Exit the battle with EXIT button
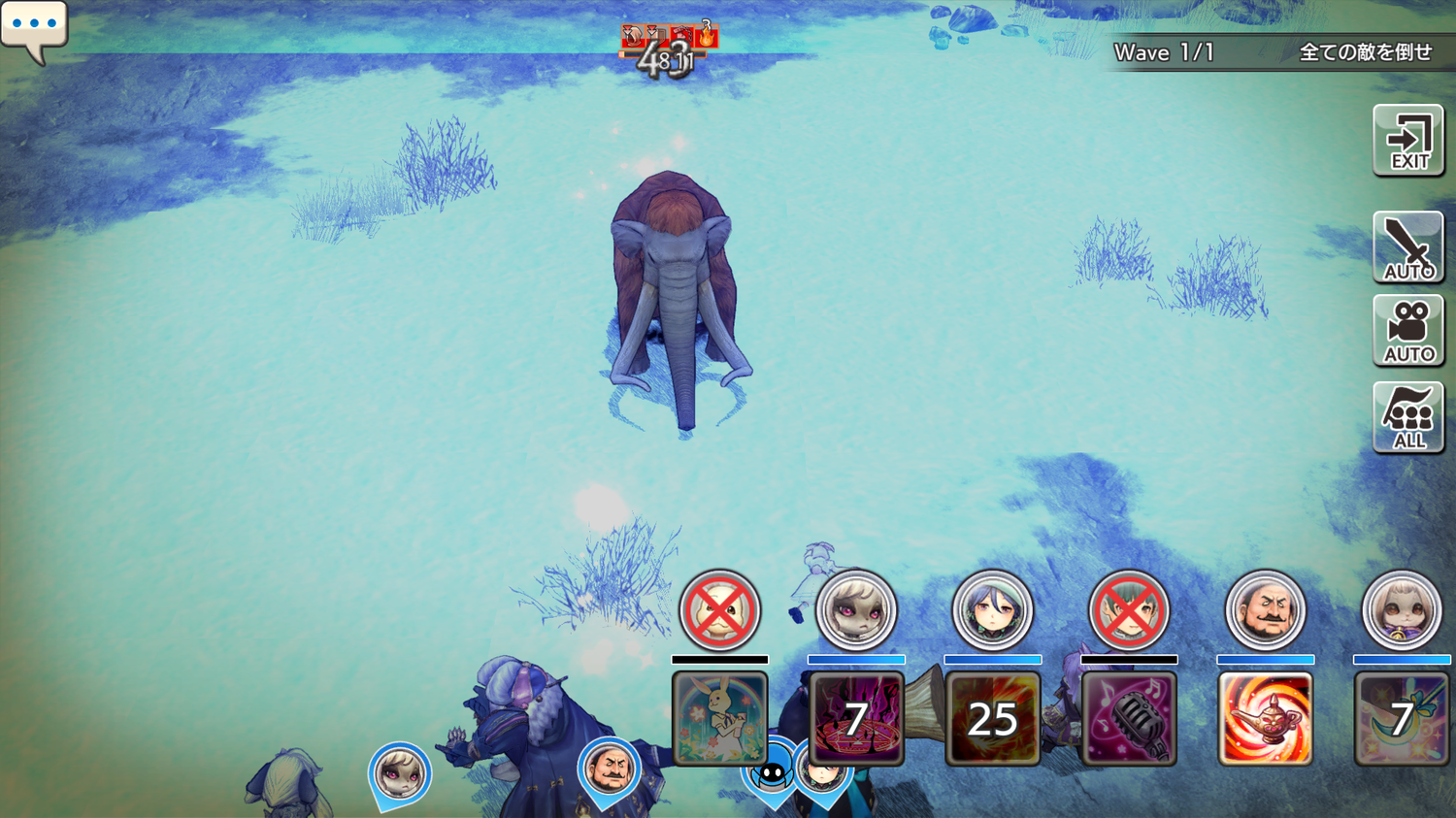This screenshot has height=818, width=1456. [x=1408, y=142]
